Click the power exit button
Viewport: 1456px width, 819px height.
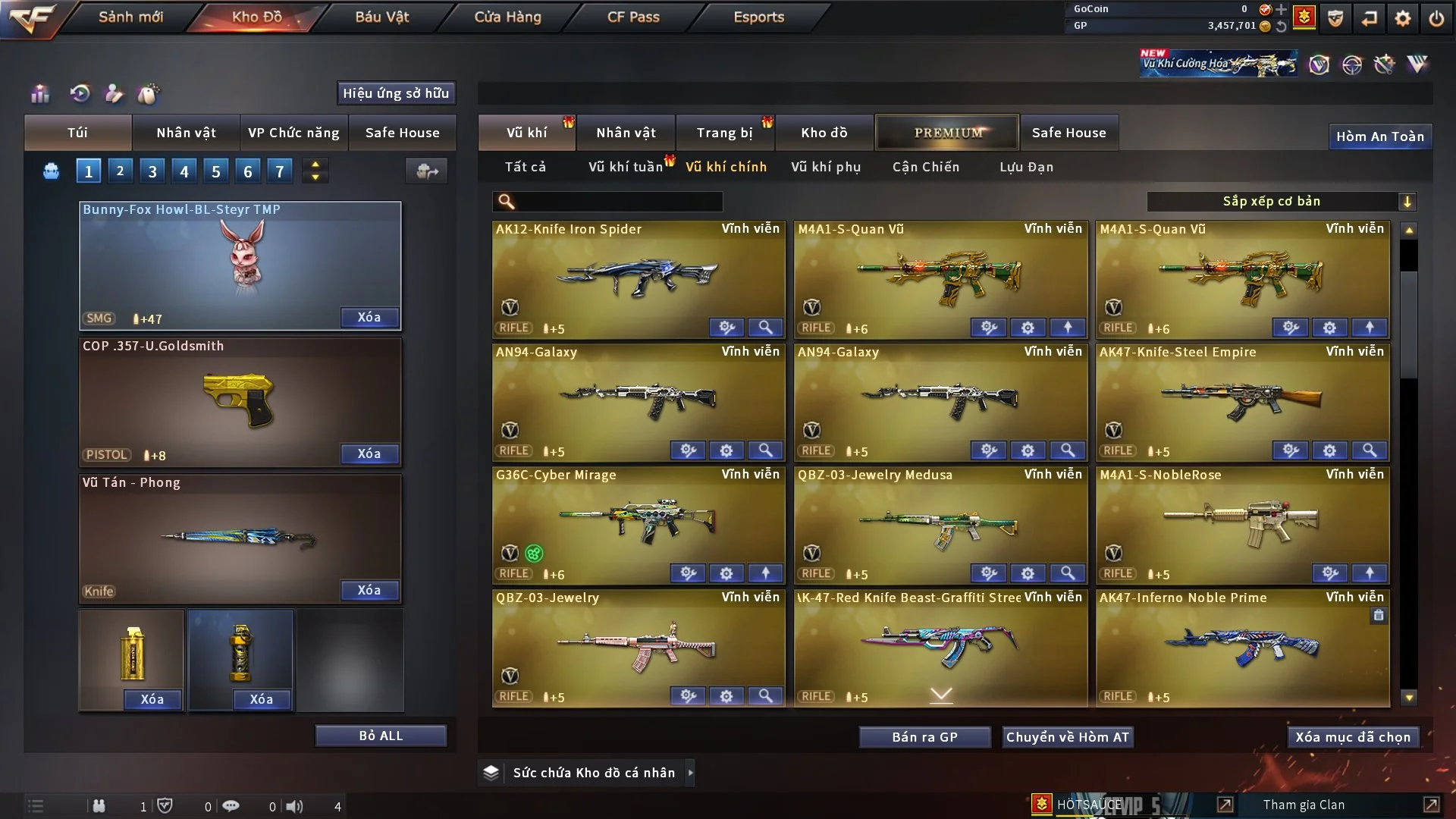click(x=1436, y=17)
